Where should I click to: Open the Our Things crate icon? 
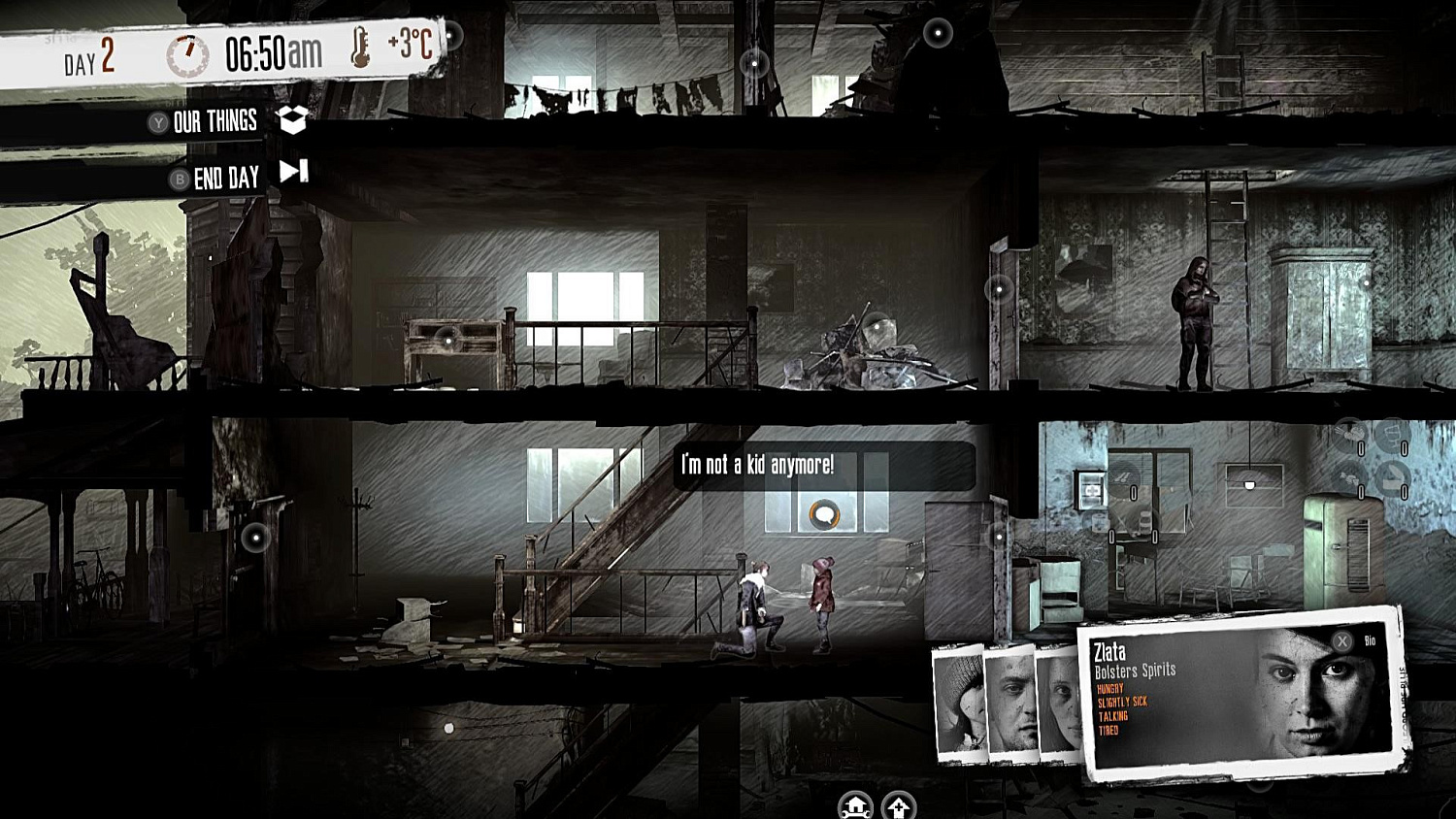tap(291, 121)
